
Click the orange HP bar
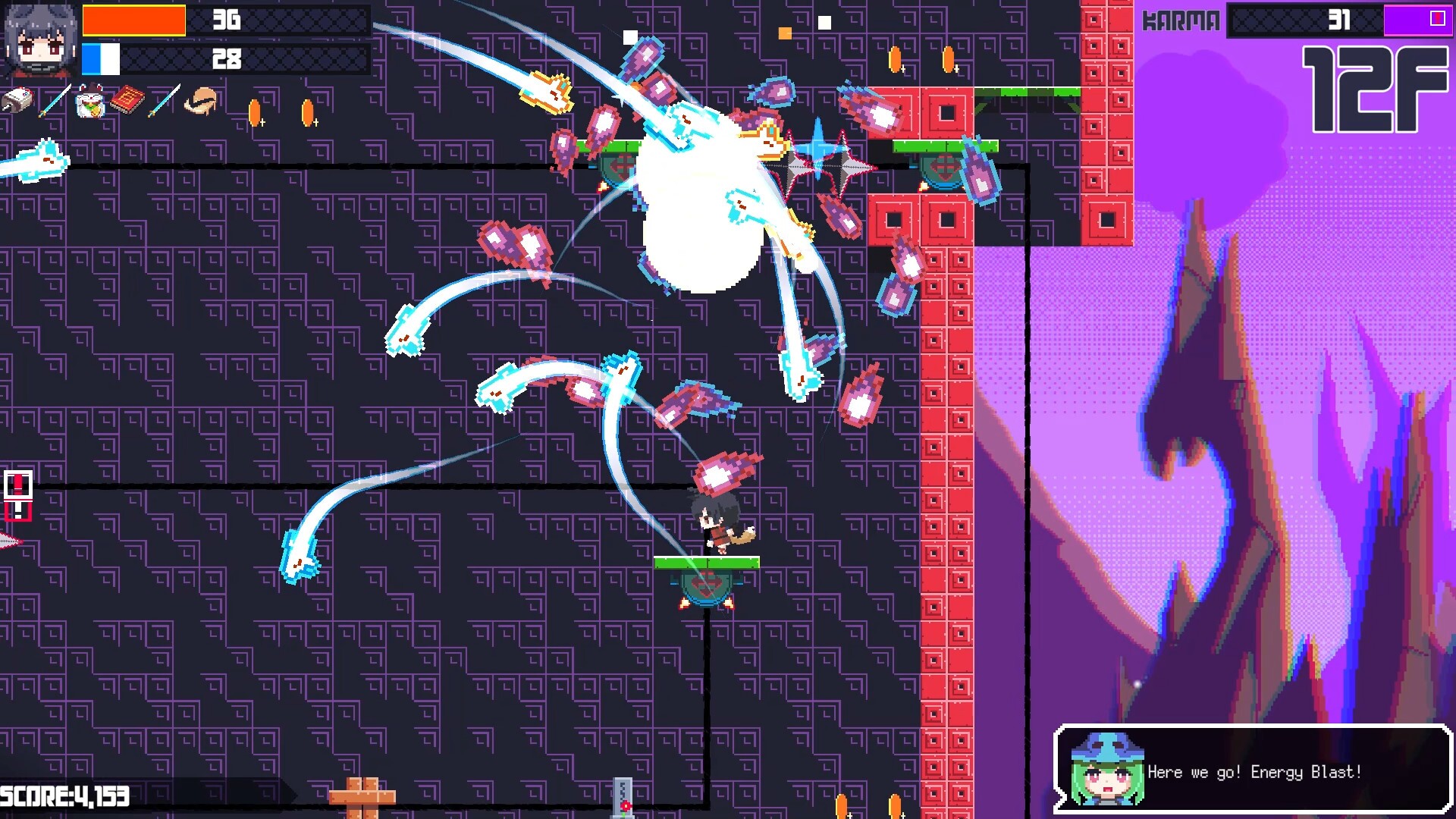[135, 21]
